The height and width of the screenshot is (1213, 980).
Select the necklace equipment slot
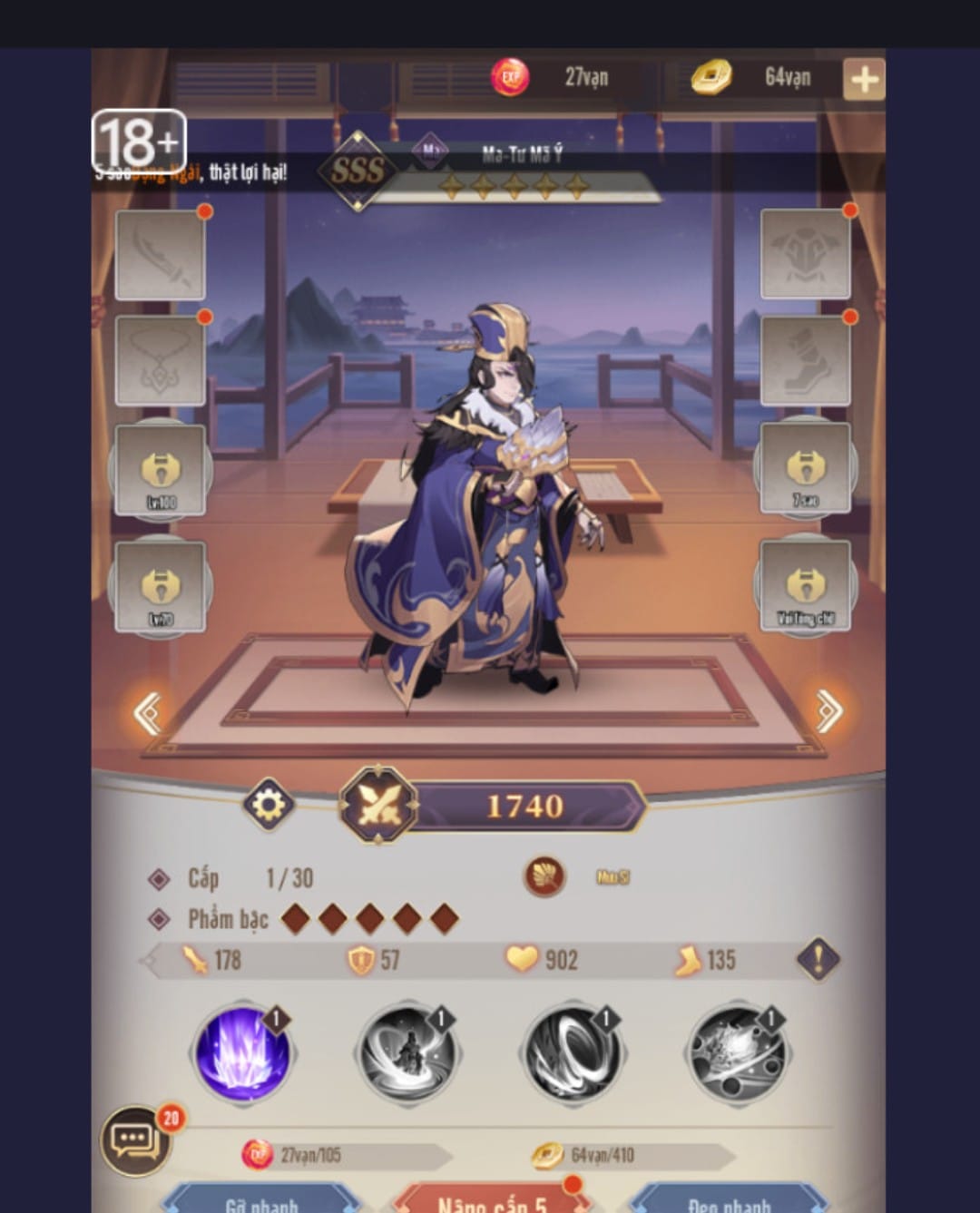pos(161,360)
